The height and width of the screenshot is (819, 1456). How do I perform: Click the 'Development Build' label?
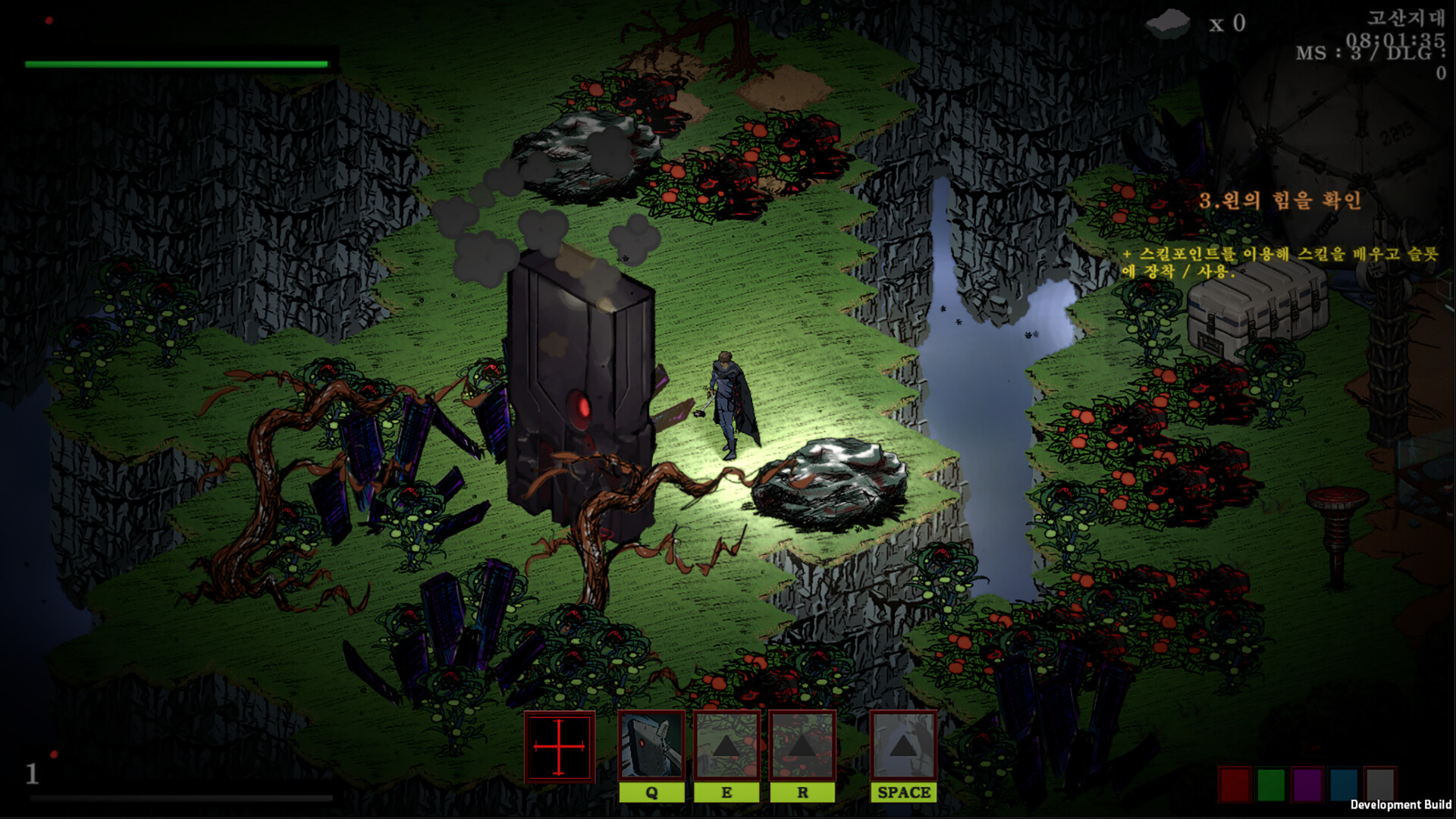1400,805
